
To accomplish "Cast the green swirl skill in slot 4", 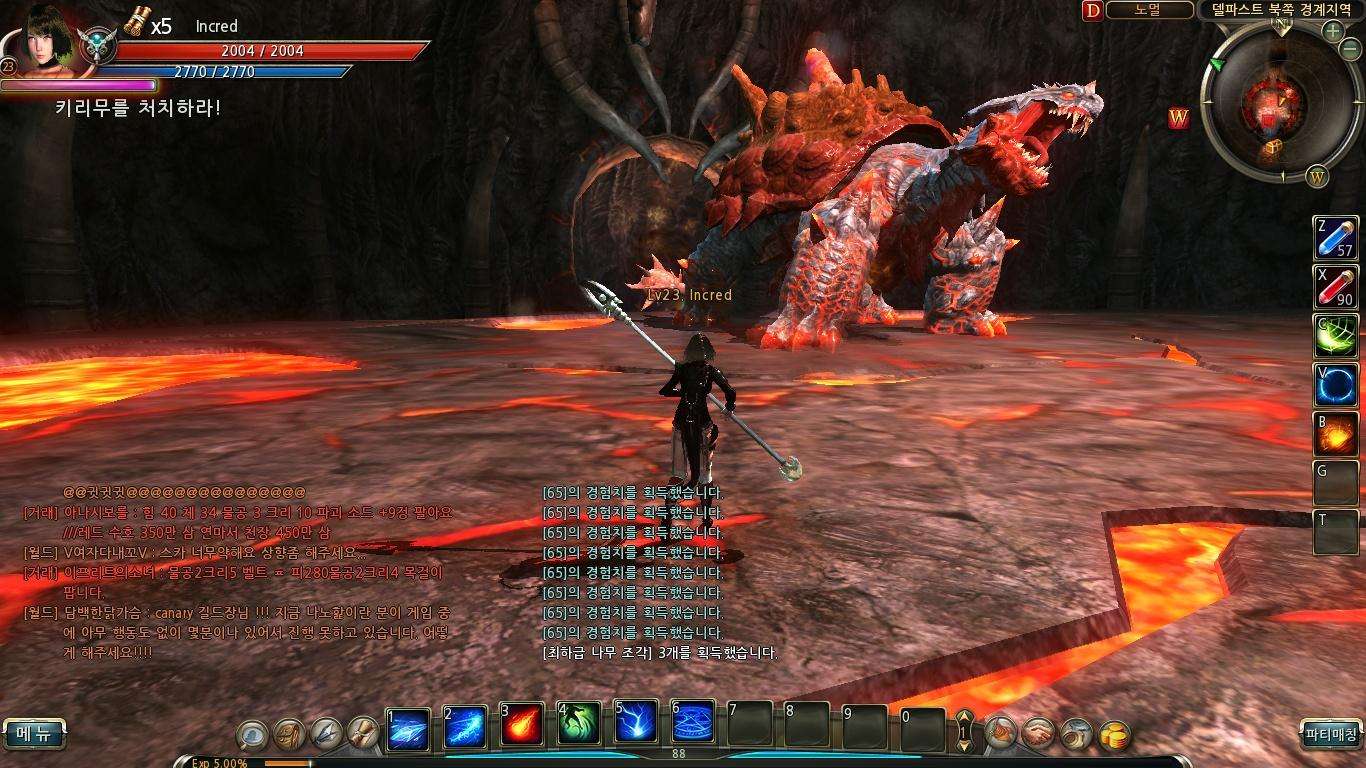I will click(578, 725).
